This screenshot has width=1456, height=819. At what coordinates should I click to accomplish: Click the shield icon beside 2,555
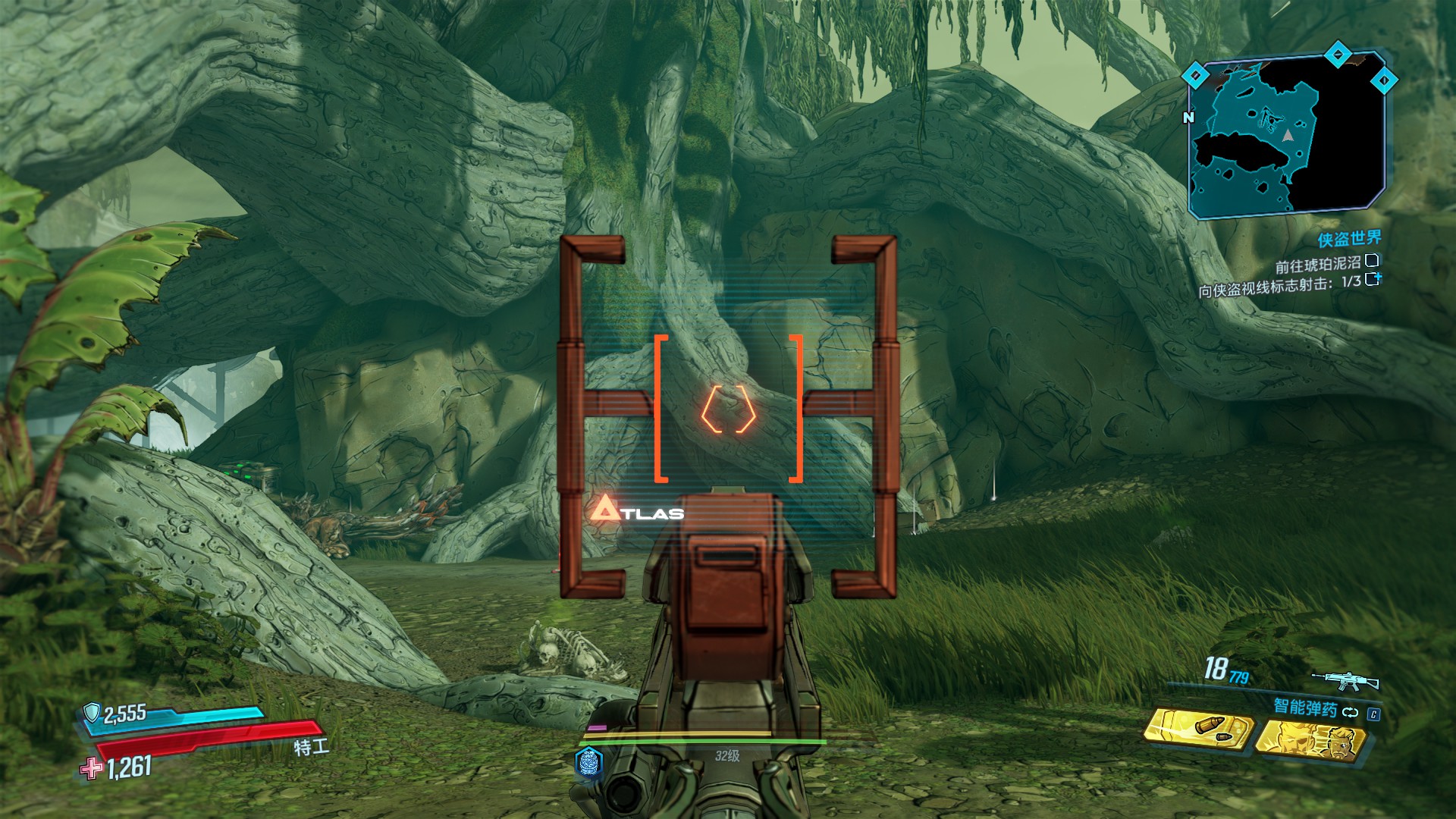pos(92,712)
